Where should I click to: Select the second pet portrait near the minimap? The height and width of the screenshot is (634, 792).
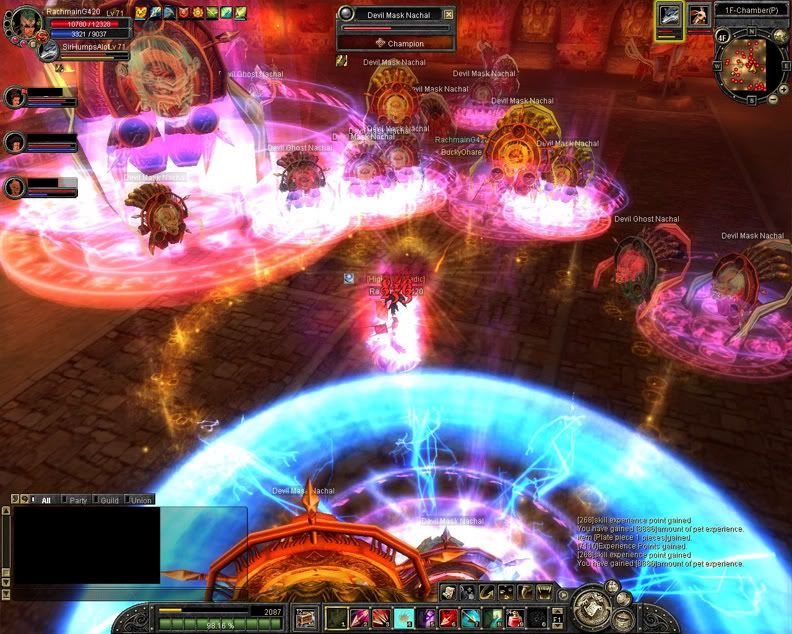[x=699, y=14]
